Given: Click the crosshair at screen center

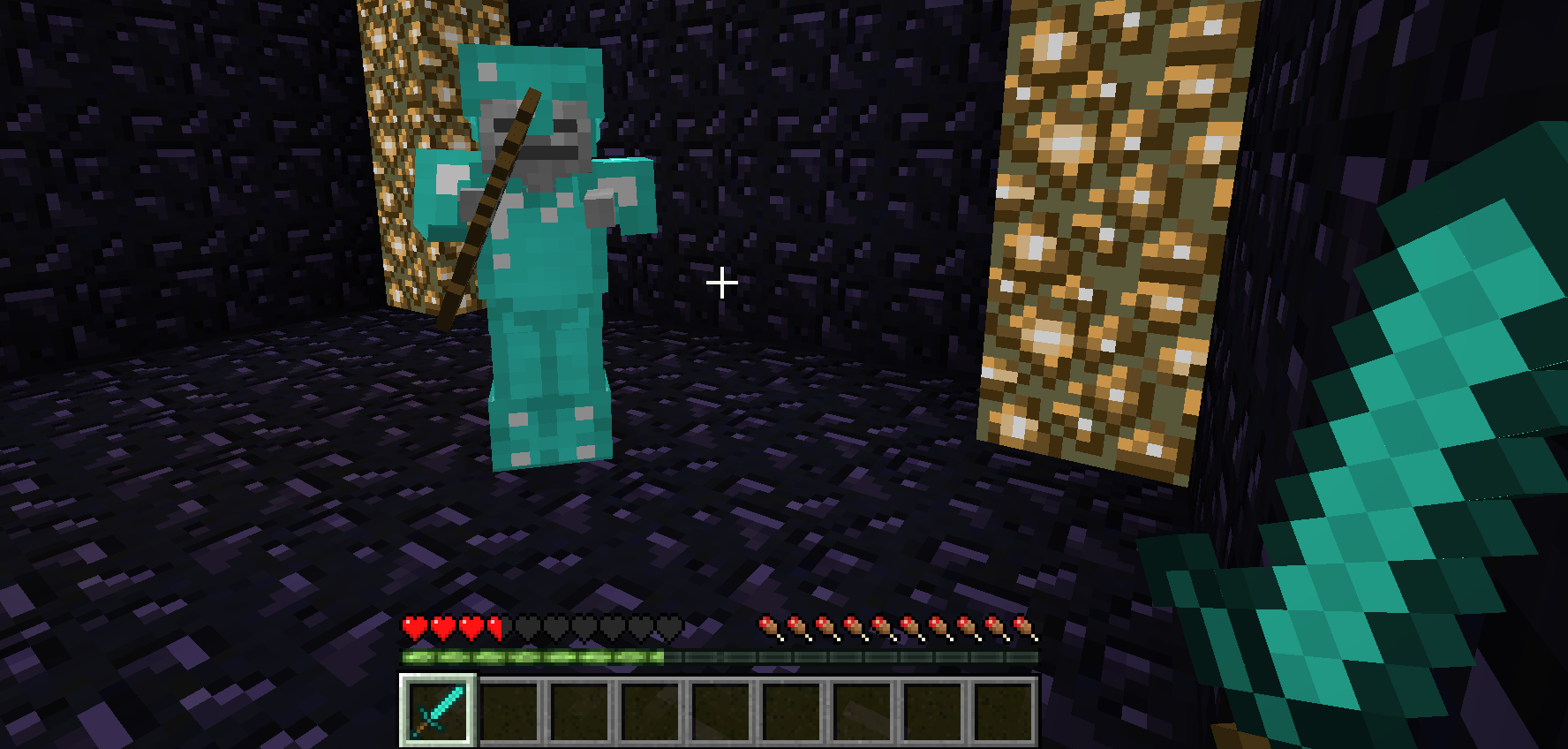Looking at the screenshot, I should 721,282.
